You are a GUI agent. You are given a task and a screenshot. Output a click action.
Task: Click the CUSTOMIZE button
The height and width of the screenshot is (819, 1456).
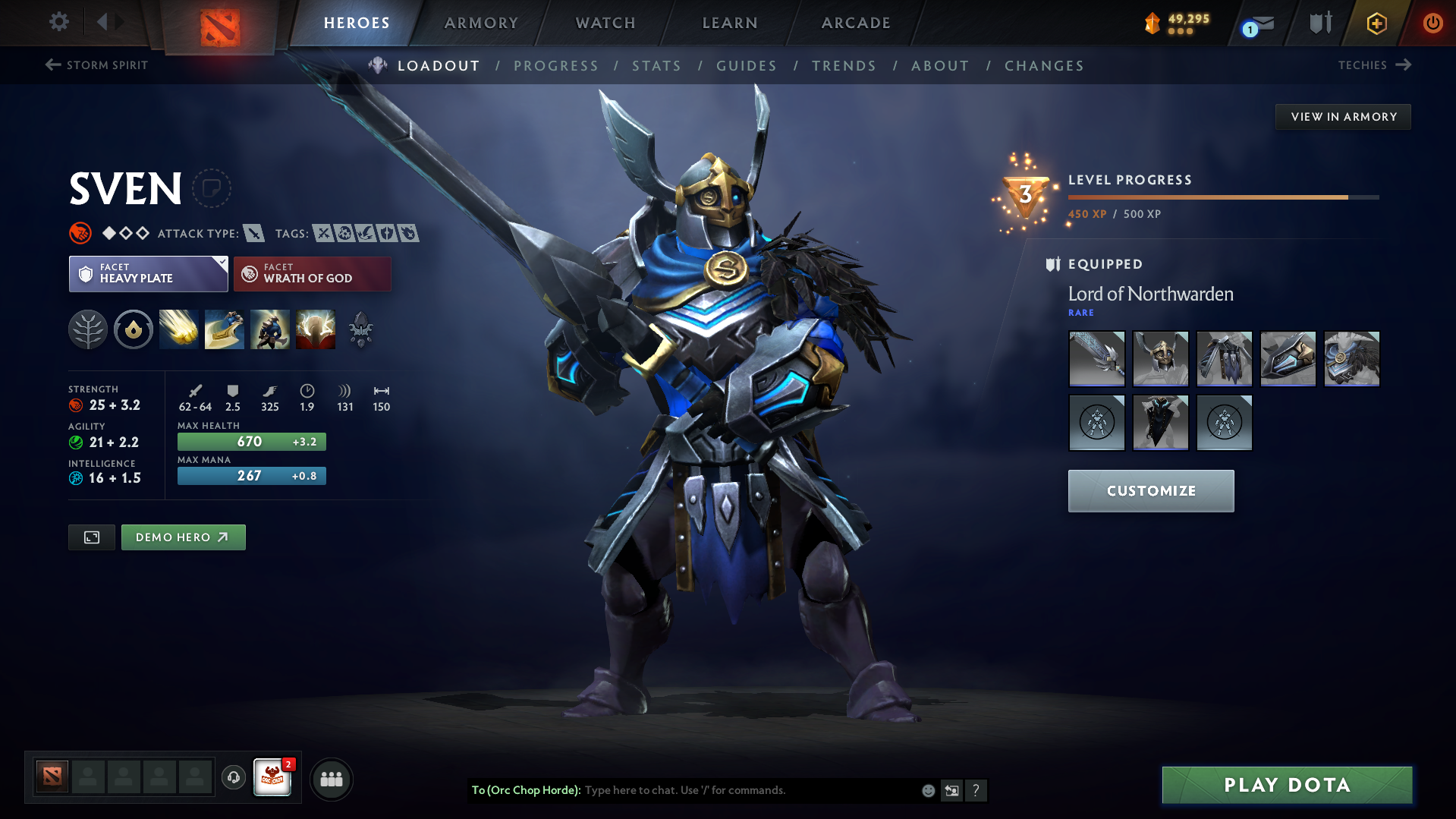(x=1150, y=490)
